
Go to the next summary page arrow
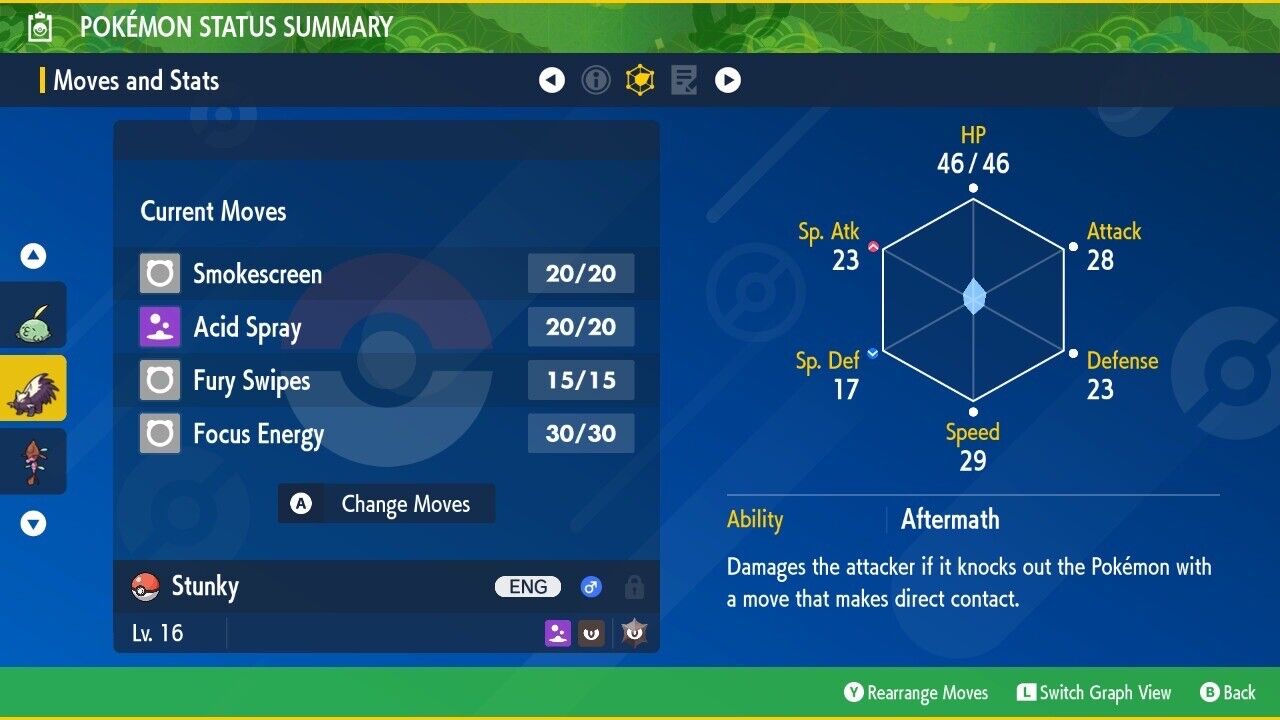coord(728,80)
